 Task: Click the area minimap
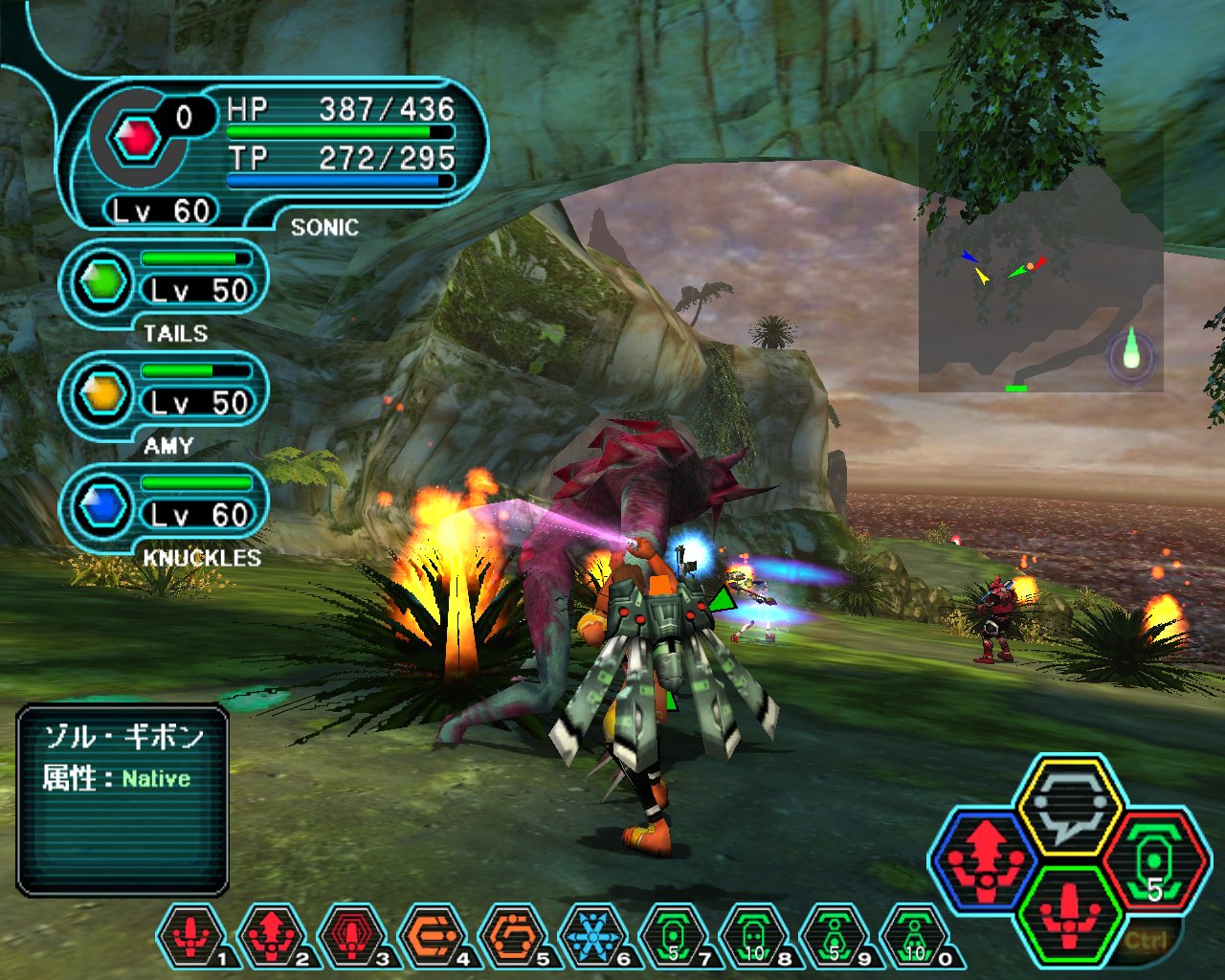tap(1040, 261)
